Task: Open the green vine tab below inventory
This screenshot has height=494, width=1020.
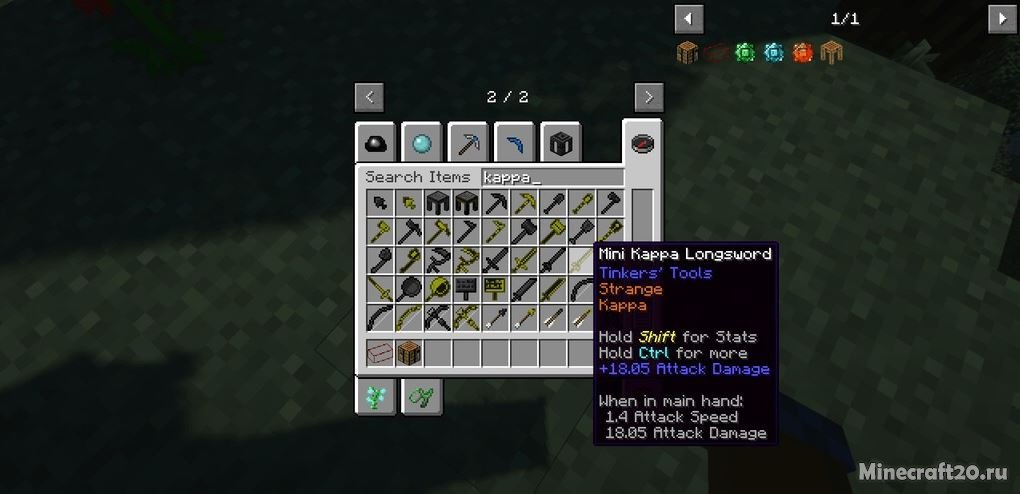Action: click(421, 397)
